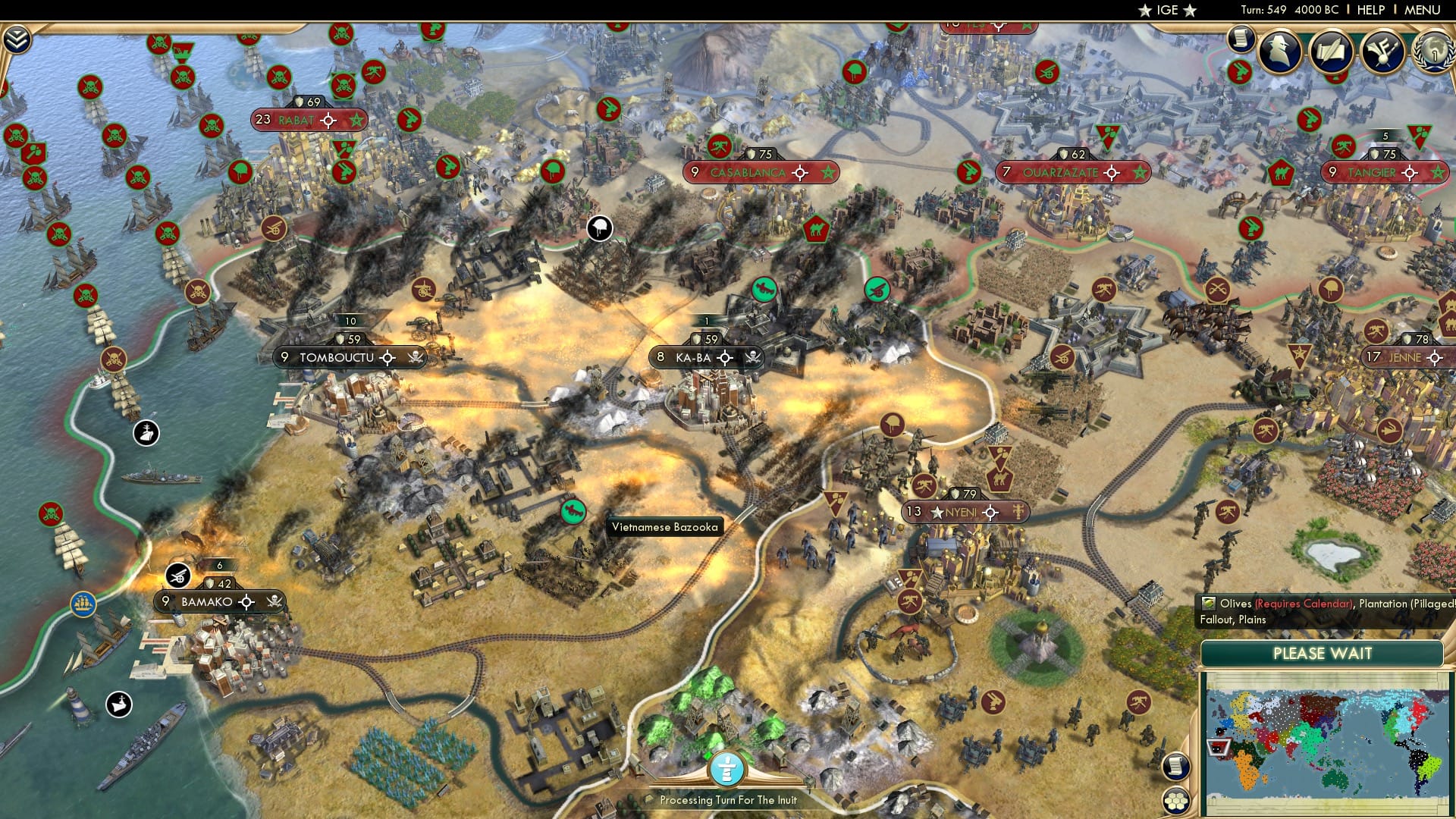Open the Culture overview artist icon
Image resolution: width=1456 pixels, height=819 pixels.
click(x=1384, y=50)
